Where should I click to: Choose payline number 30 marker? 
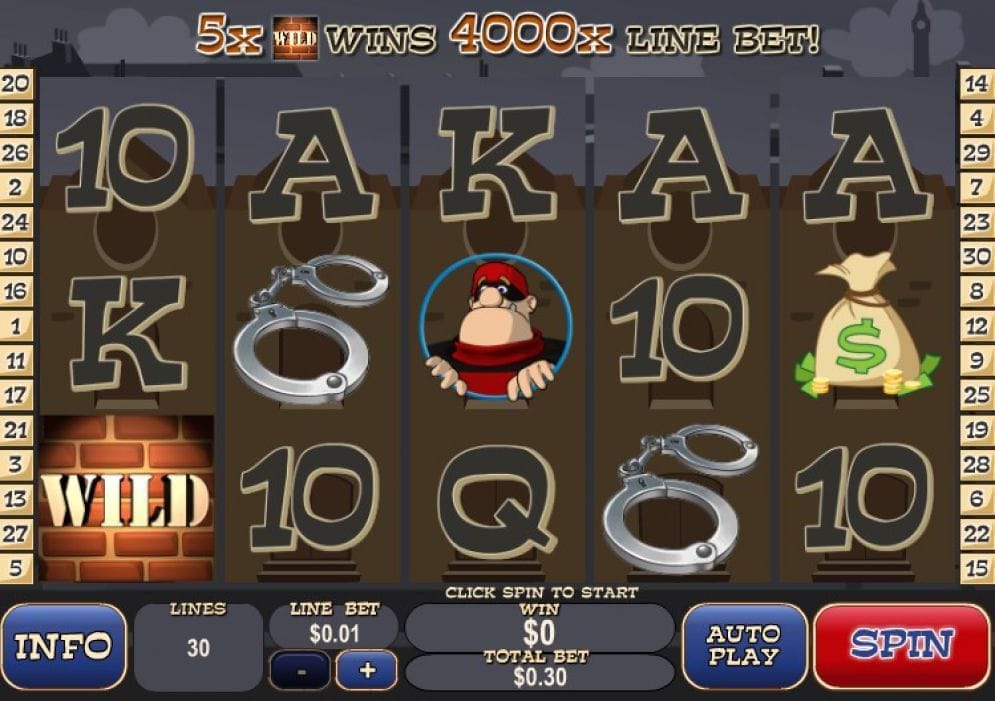point(976,256)
